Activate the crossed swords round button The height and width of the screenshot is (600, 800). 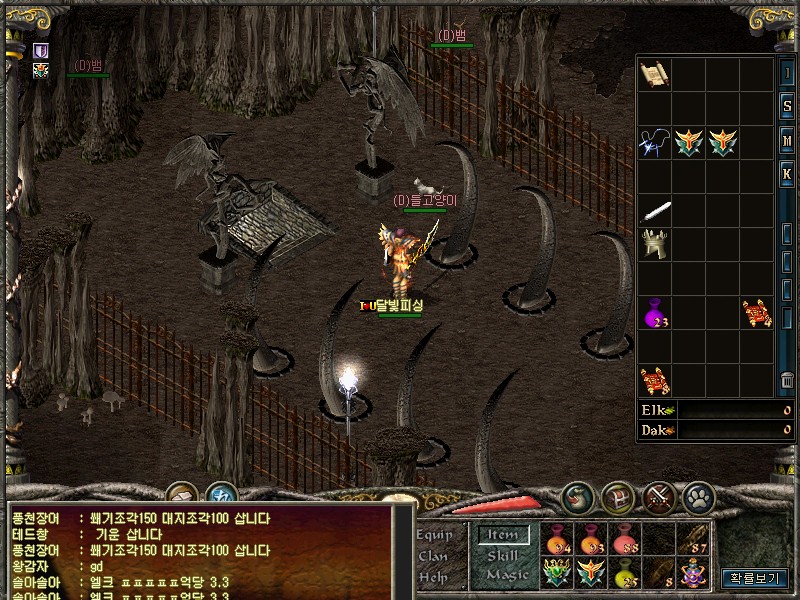[660, 495]
